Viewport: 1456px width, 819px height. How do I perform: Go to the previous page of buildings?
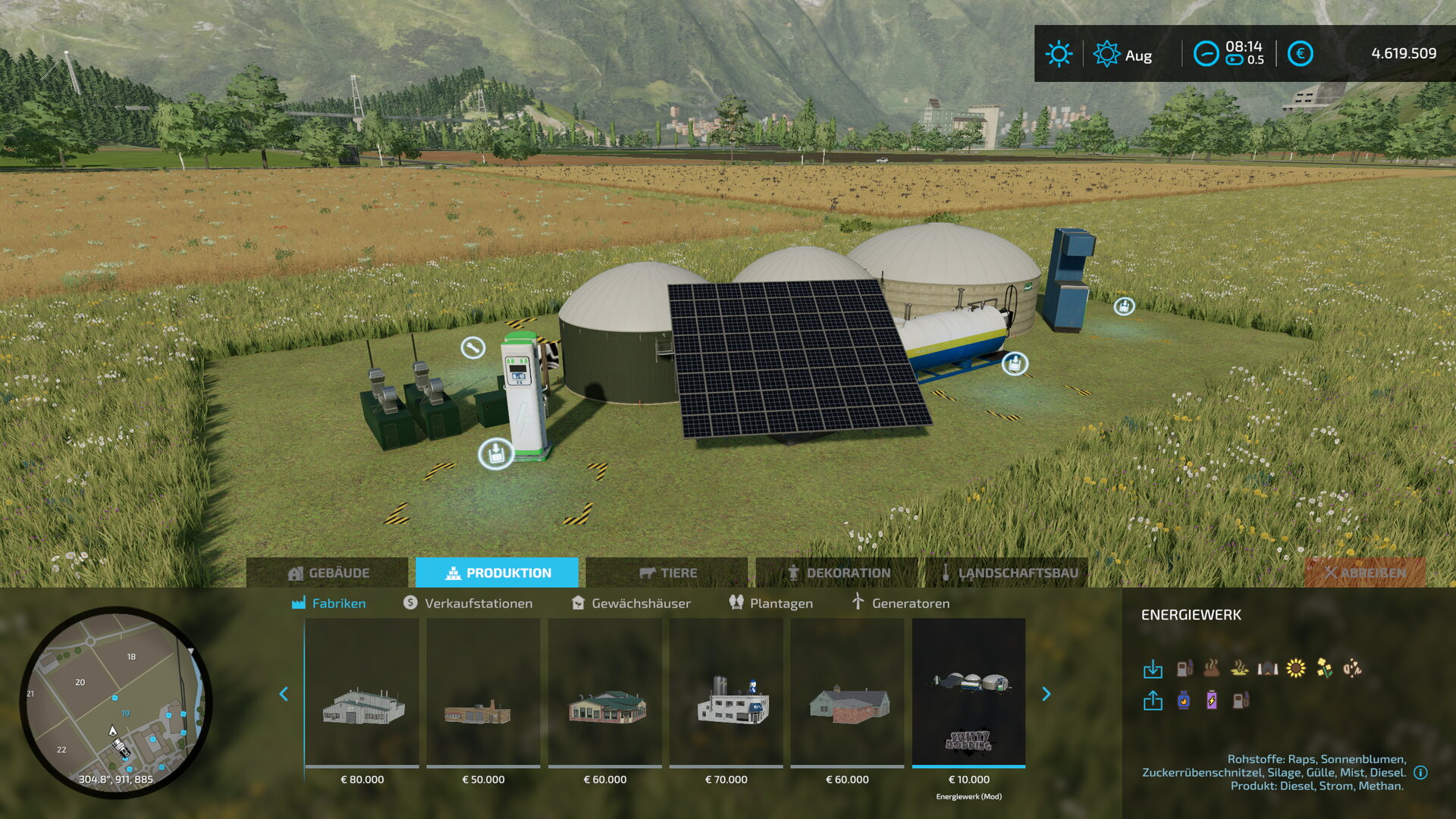click(x=284, y=694)
